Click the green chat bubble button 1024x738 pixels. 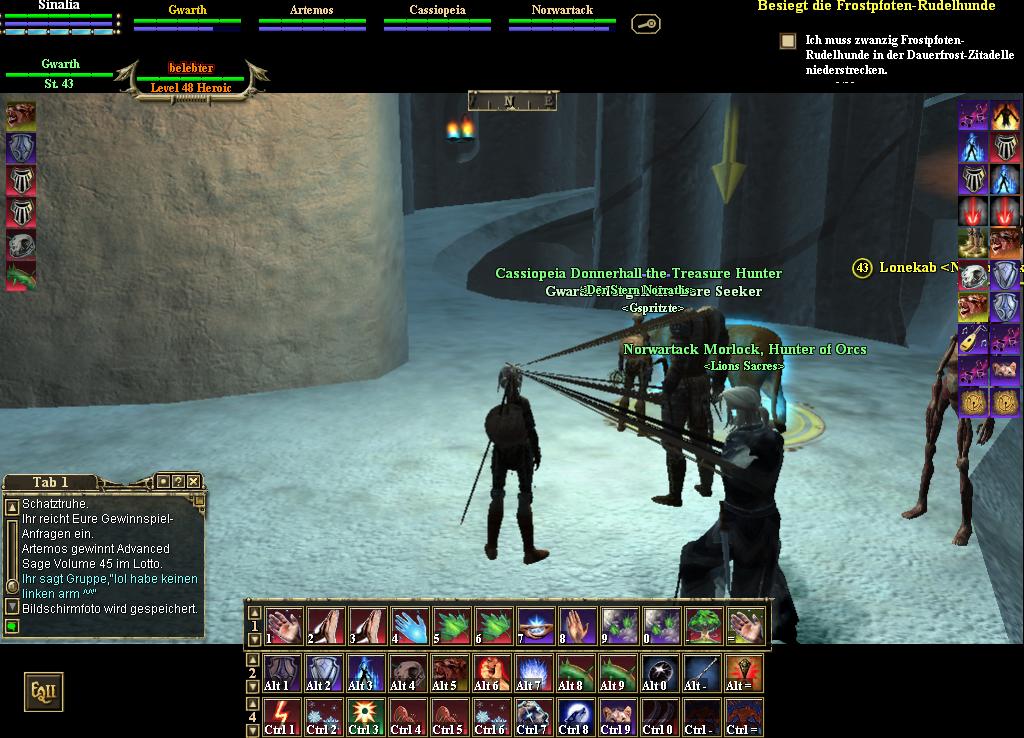point(12,627)
